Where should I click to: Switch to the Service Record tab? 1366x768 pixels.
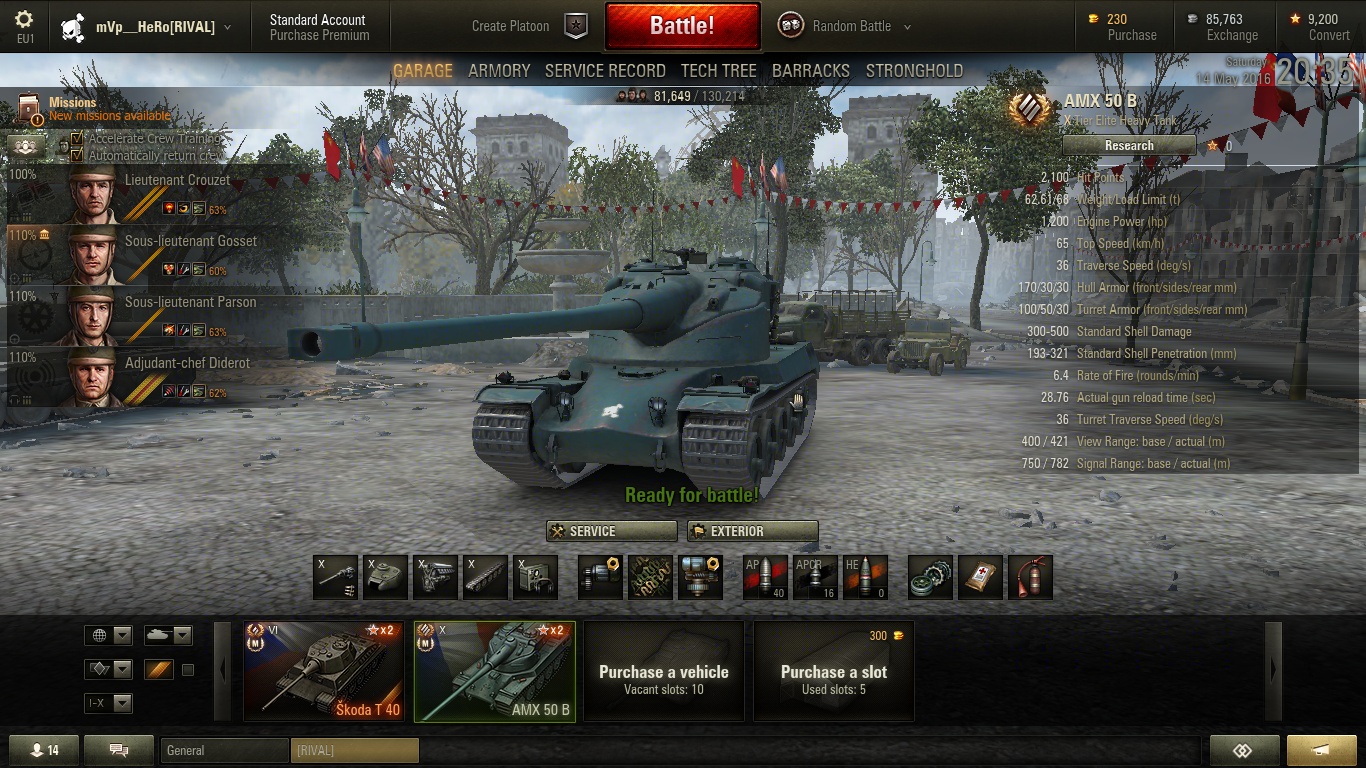pos(605,71)
